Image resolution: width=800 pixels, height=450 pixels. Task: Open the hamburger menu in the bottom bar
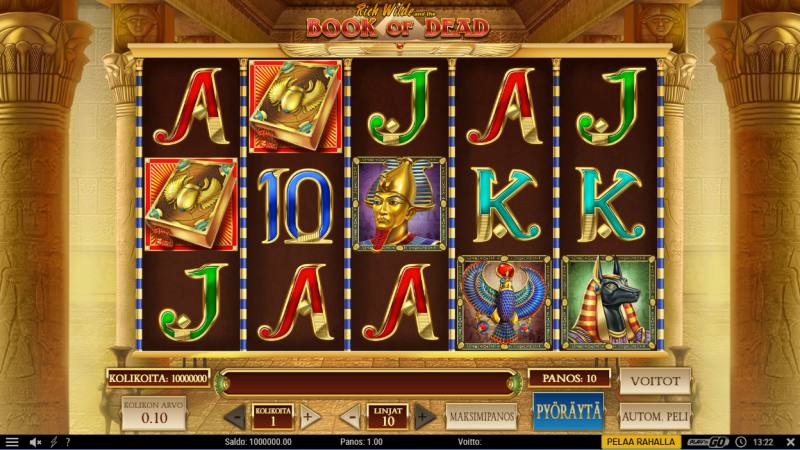pyautogui.click(x=11, y=441)
